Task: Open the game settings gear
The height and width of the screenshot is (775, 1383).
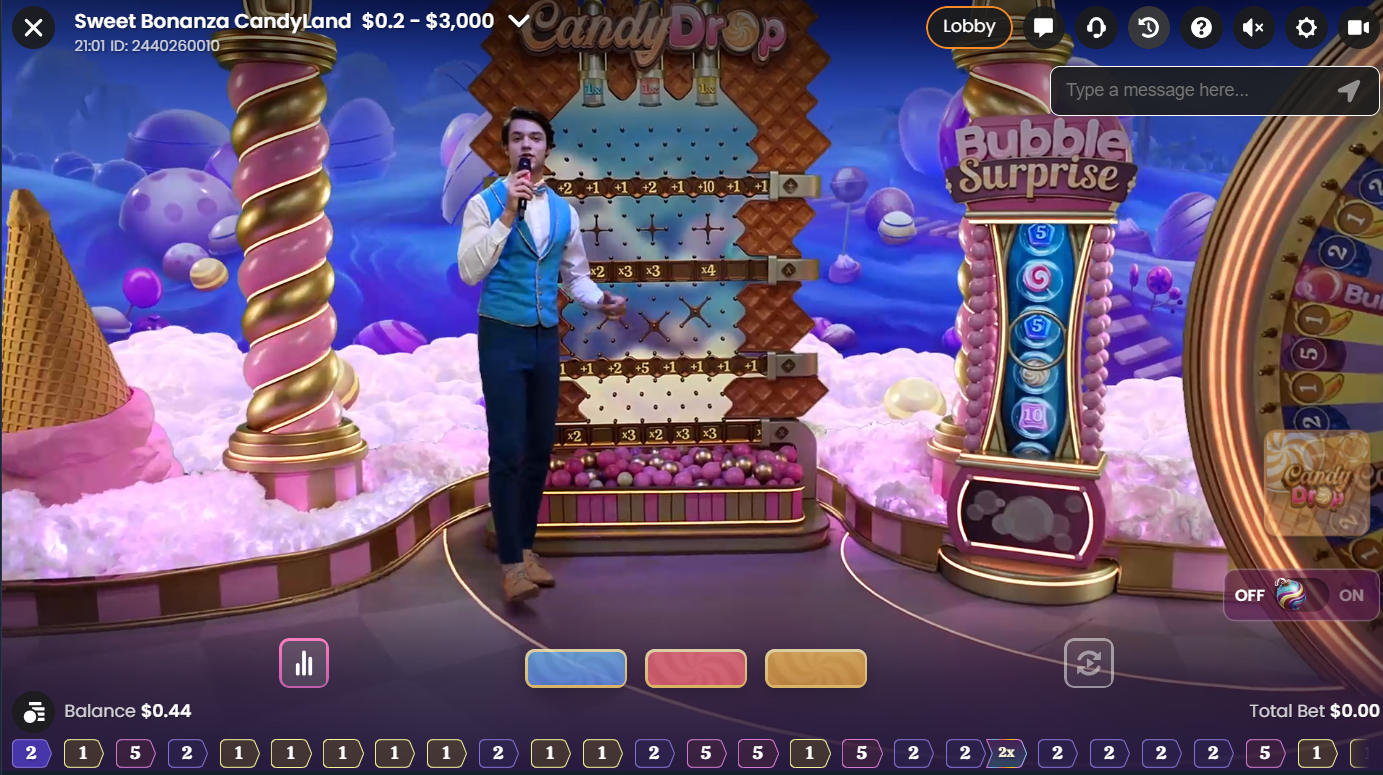Action: pyautogui.click(x=1305, y=27)
